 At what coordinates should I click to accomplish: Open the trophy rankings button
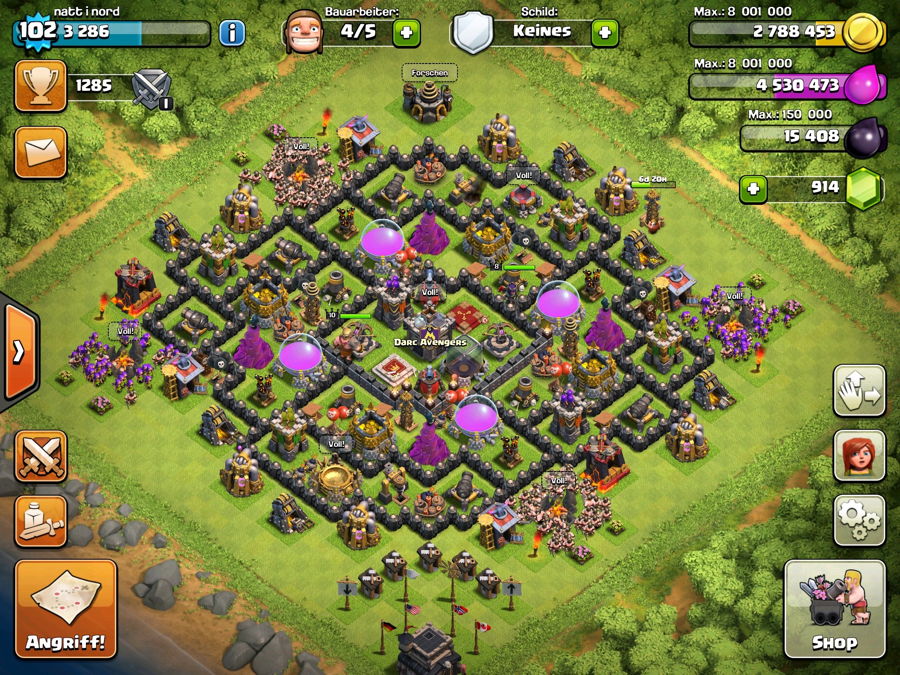(40, 86)
